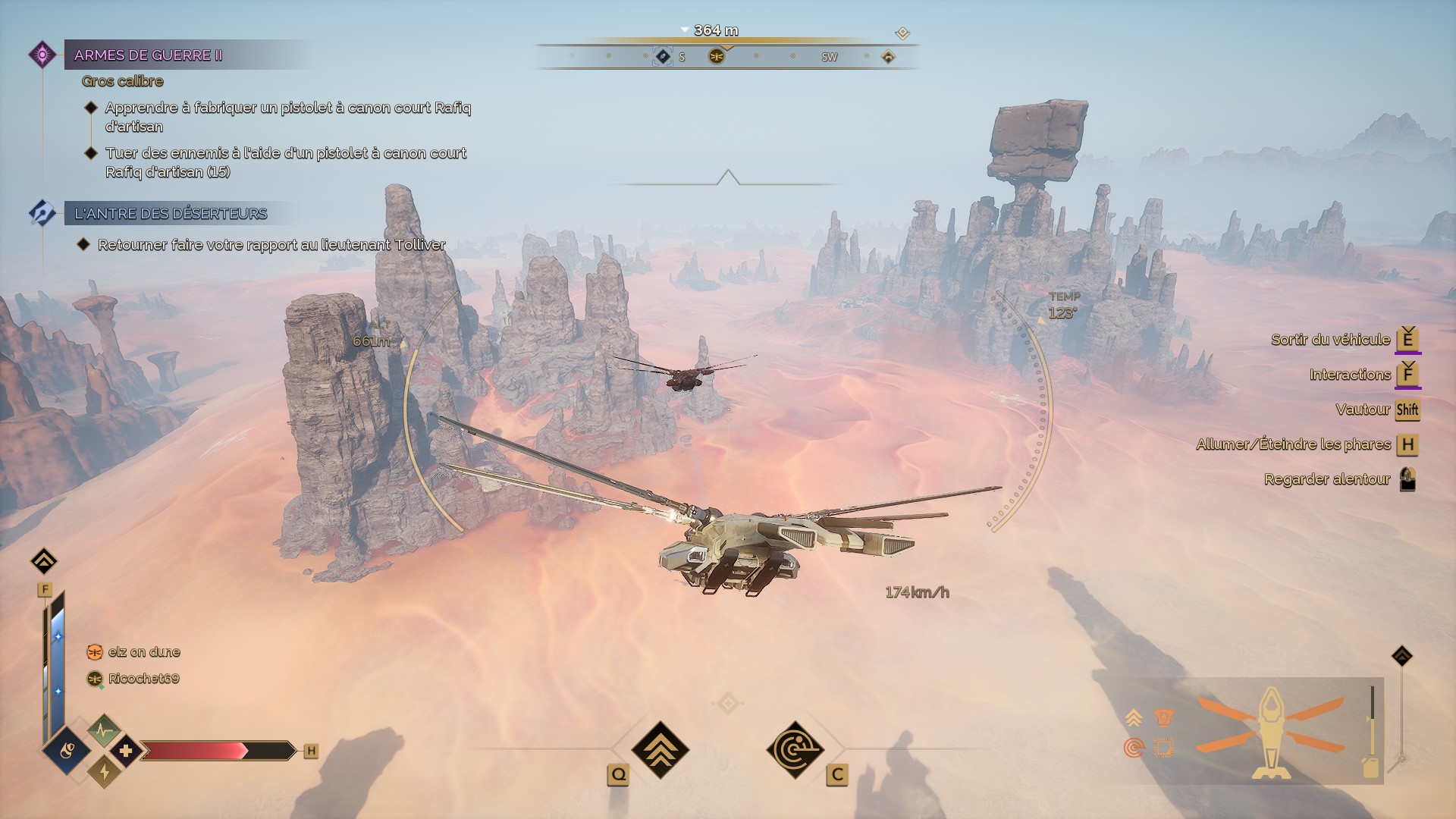Viewport: 1456px width, 819px height.
Task: Click the tracked quest marker on the compass
Action: pyautogui.click(x=663, y=57)
